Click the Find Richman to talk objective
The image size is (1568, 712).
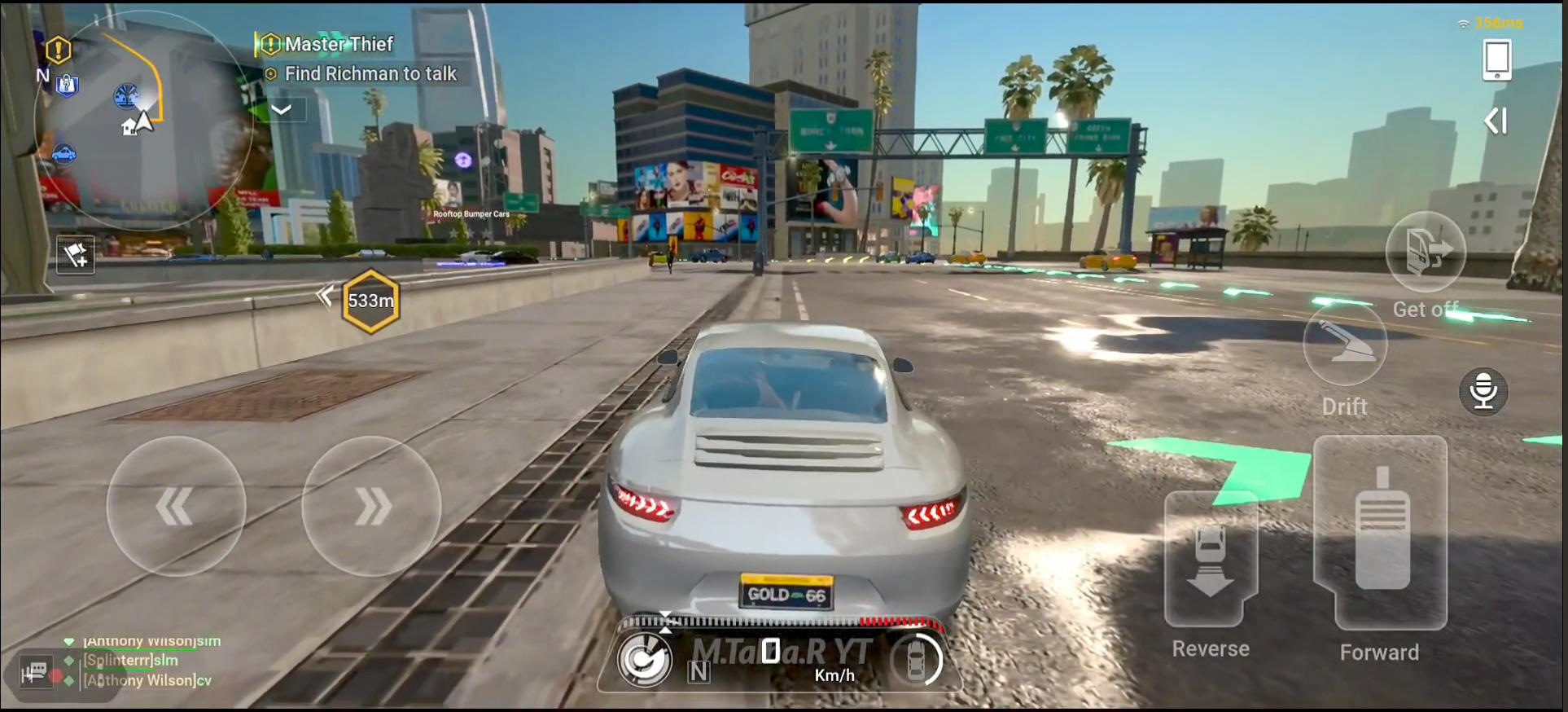(370, 73)
